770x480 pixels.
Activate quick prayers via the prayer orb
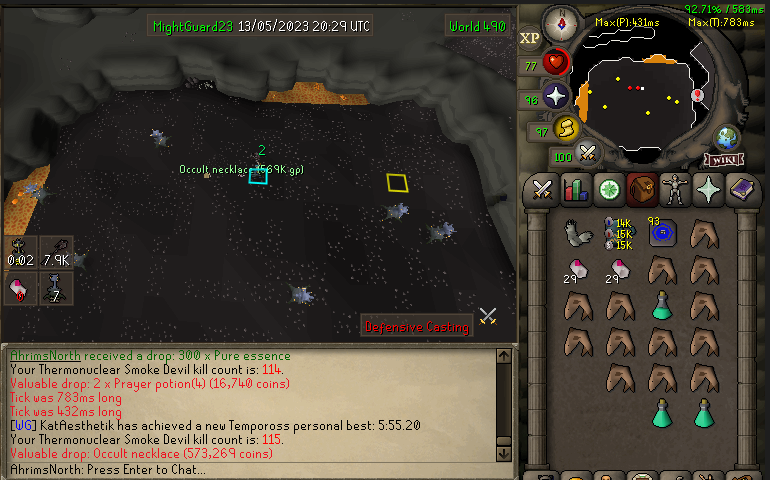click(x=556, y=97)
